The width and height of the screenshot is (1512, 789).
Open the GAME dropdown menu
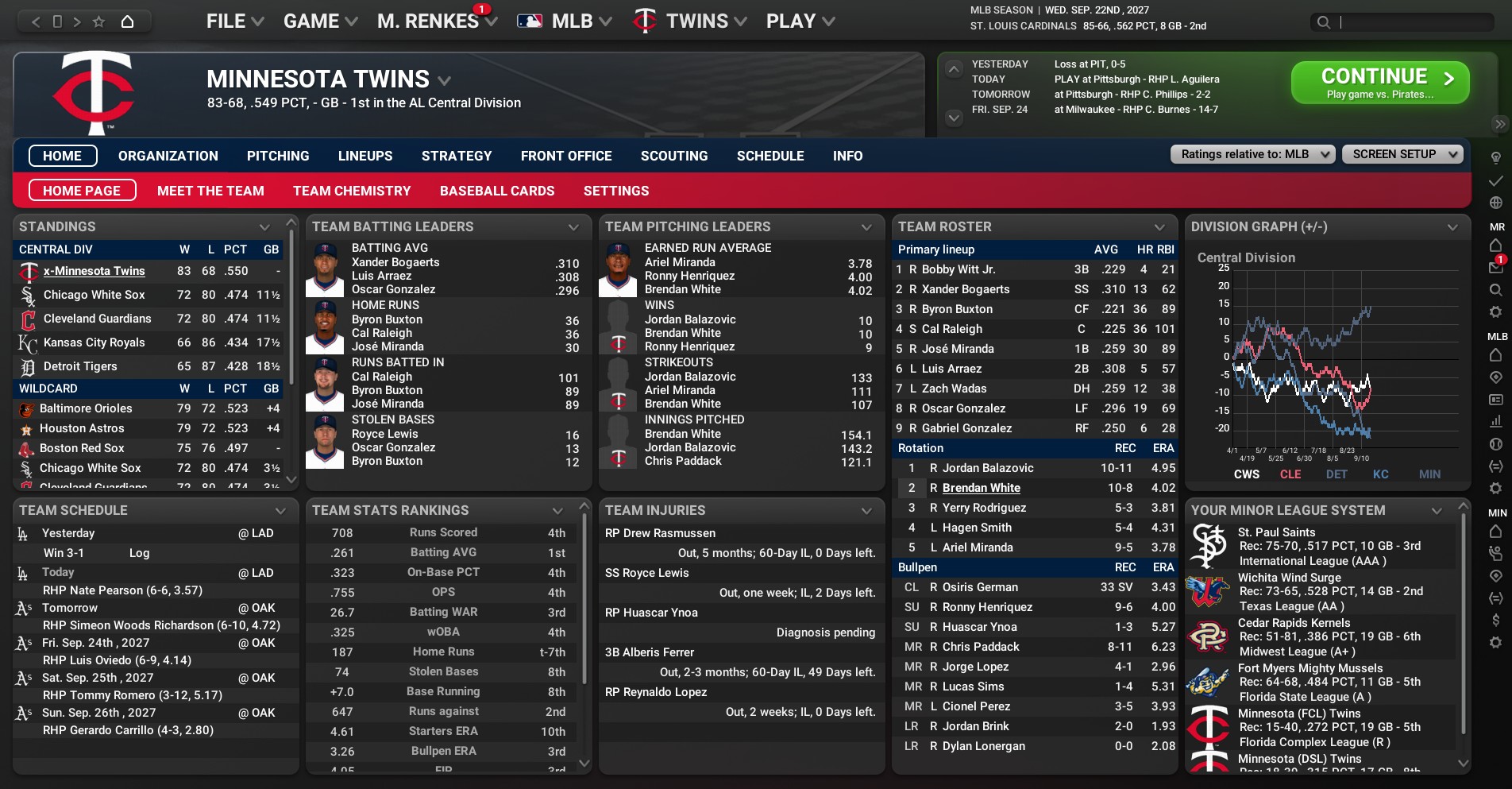320,21
